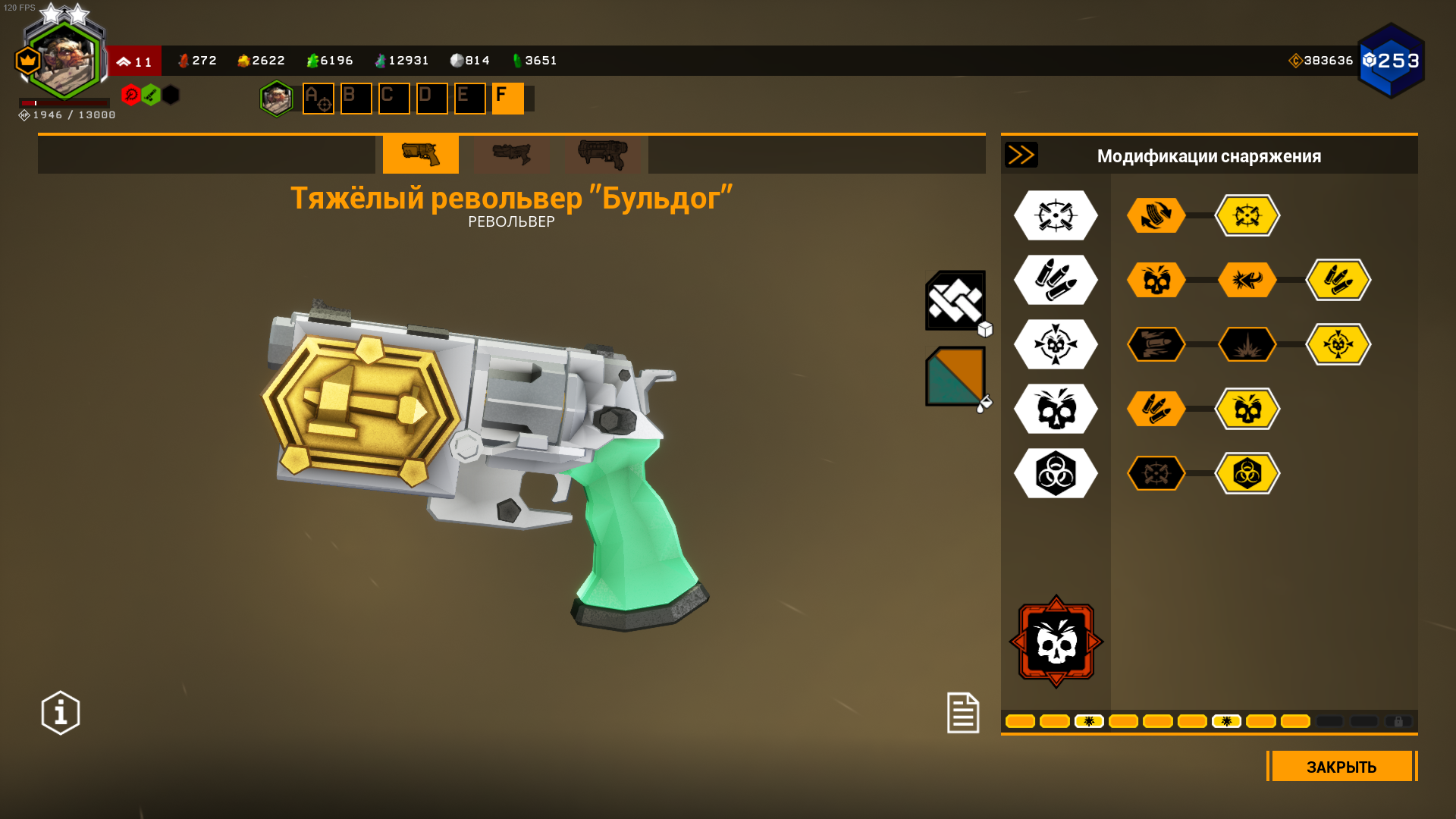1456x819 pixels.
Task: Select the yellow biohazard upgrade
Action: pos(1247,473)
